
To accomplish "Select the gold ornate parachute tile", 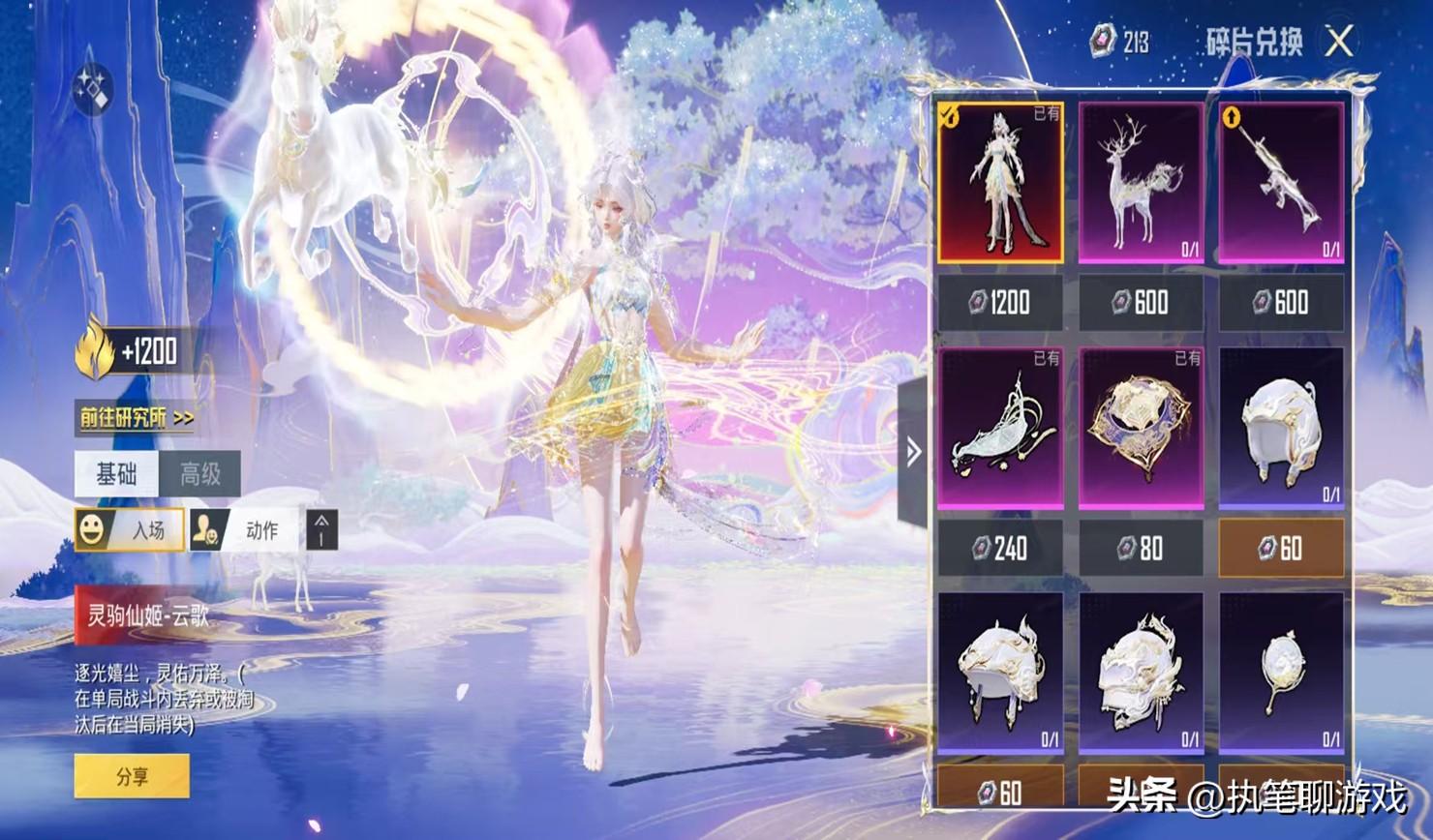I will 1142,428.
